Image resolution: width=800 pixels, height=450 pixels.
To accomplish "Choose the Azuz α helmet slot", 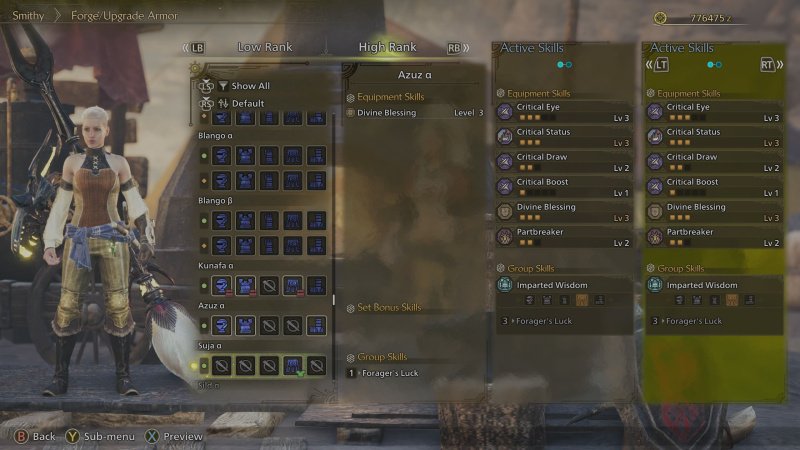I will (x=221, y=326).
